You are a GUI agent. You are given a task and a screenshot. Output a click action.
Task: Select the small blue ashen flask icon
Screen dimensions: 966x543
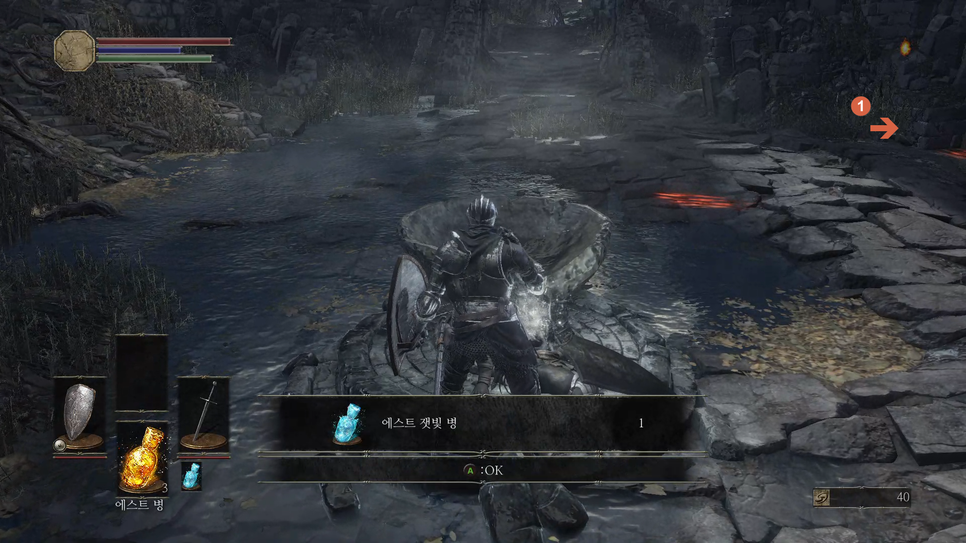point(190,476)
